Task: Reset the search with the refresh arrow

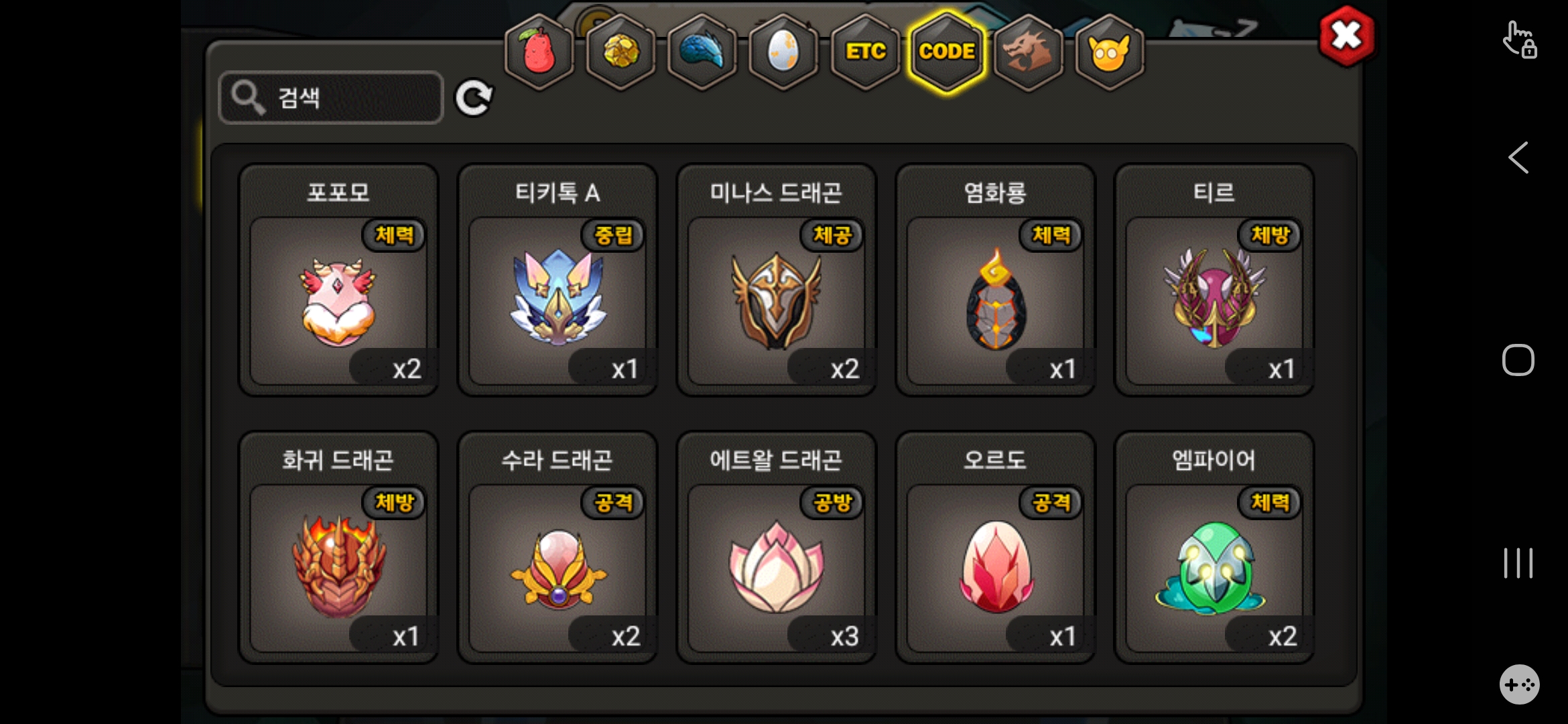Action: click(474, 99)
